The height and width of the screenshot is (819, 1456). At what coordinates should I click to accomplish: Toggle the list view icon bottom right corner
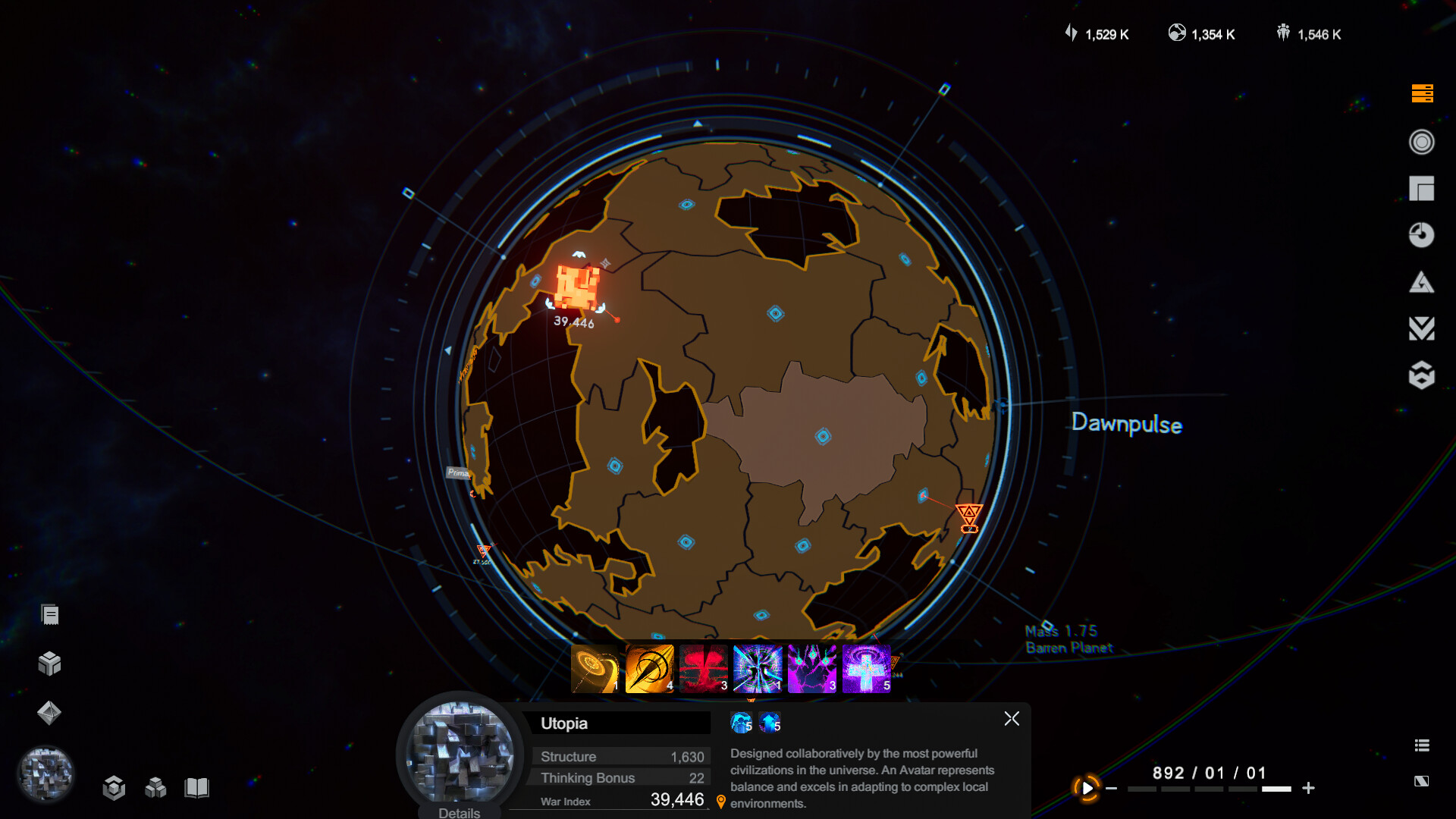tap(1423, 745)
